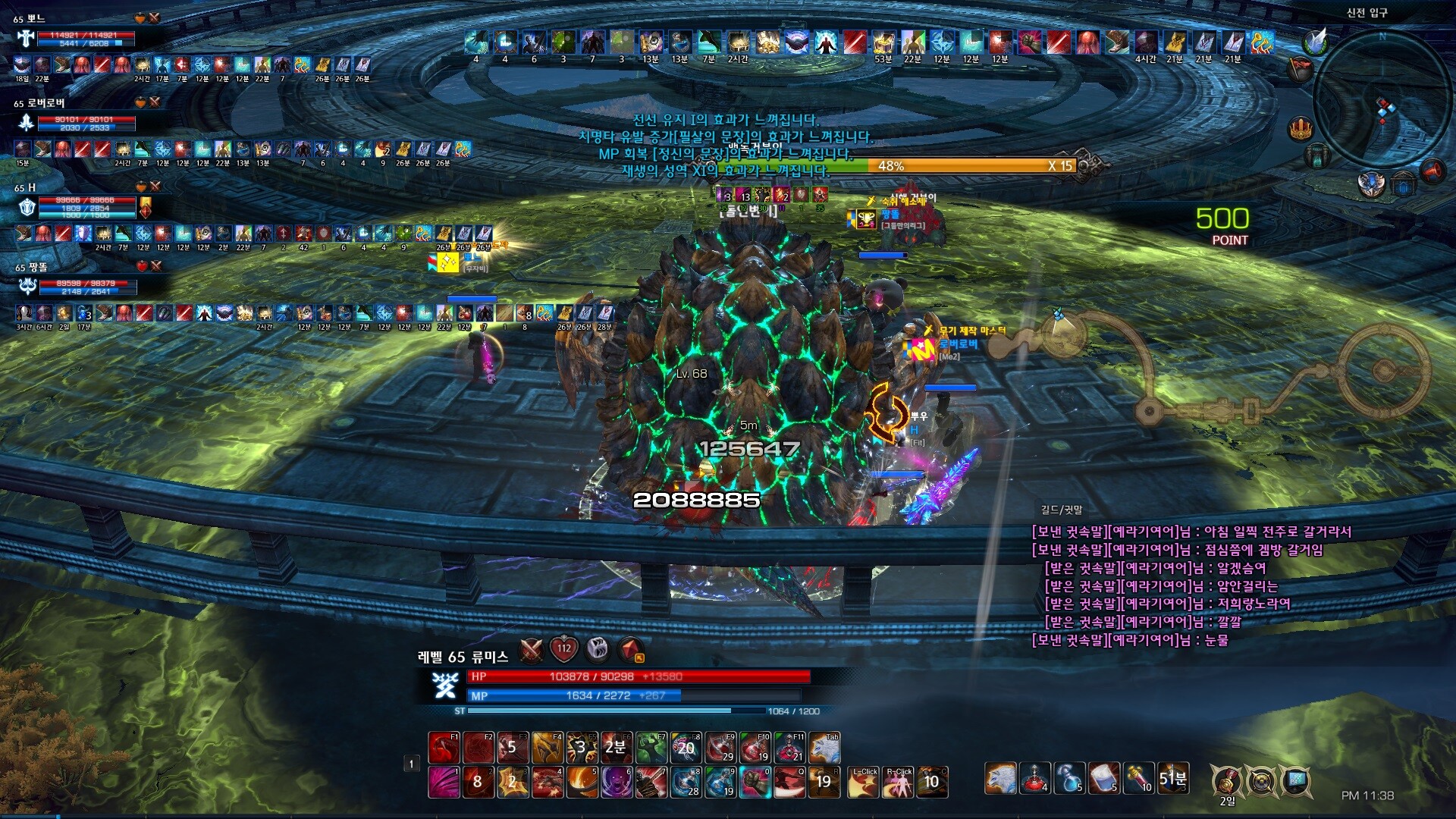
Task: Use the F1 red claw skill
Action: click(444, 748)
